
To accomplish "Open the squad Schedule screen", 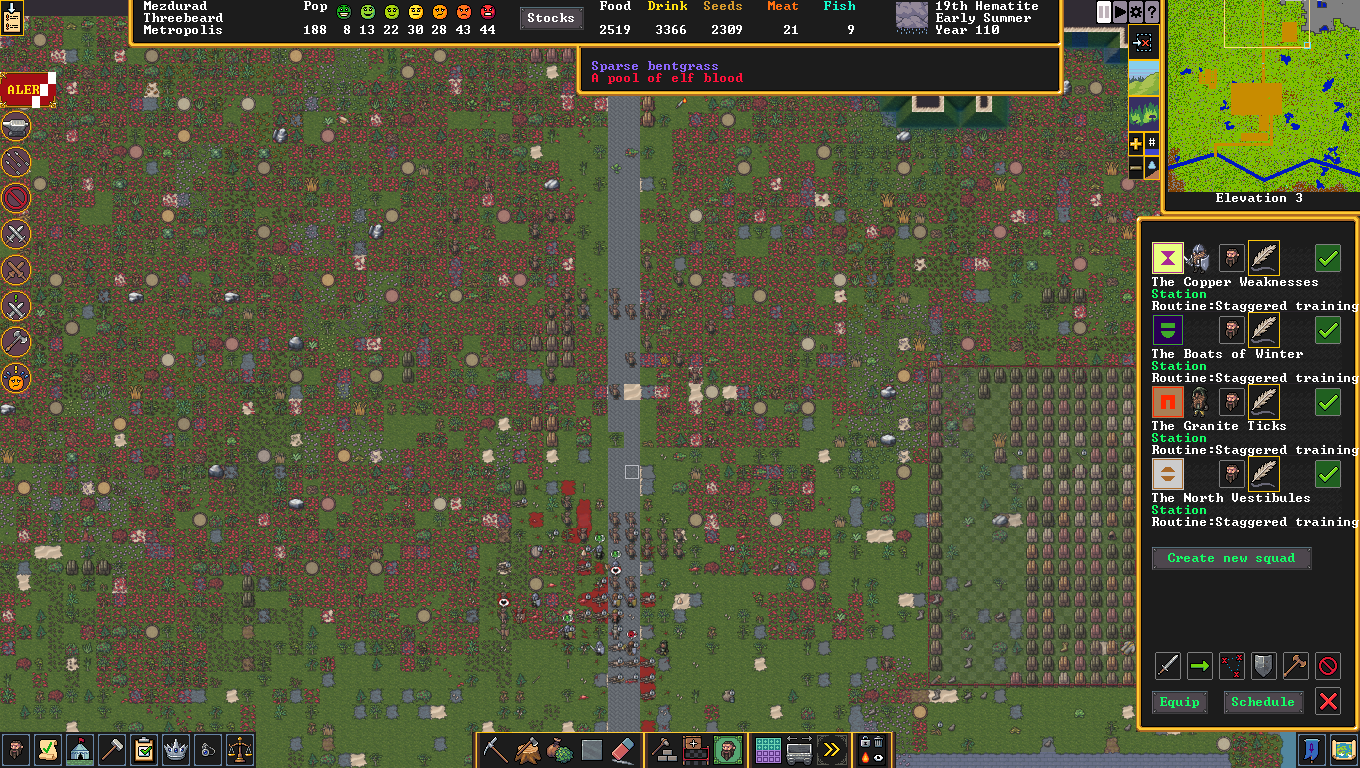I will click(x=1263, y=702).
